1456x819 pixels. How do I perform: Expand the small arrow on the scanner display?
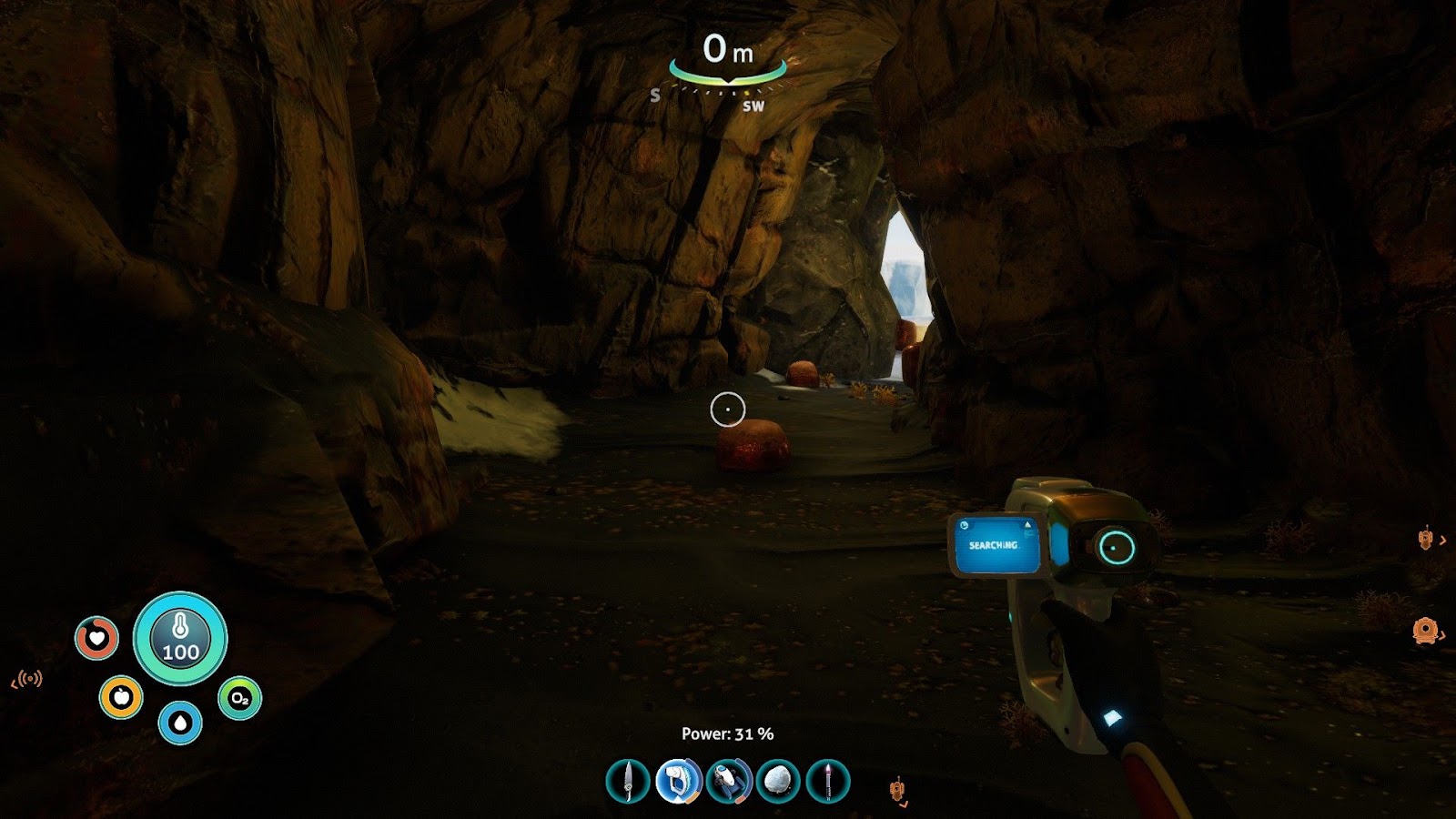tap(1027, 525)
